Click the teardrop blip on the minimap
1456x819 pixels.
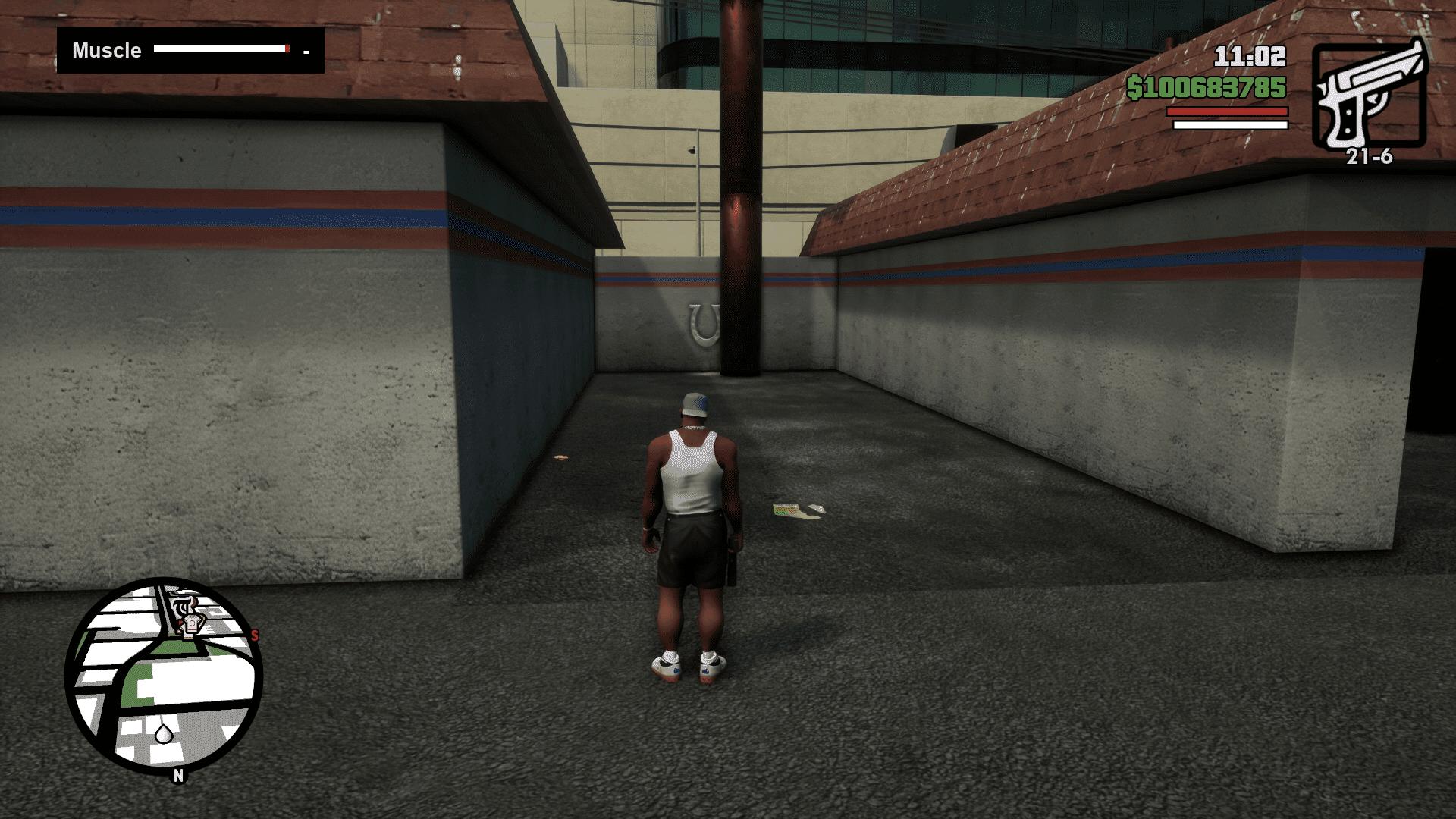pyautogui.click(x=164, y=733)
